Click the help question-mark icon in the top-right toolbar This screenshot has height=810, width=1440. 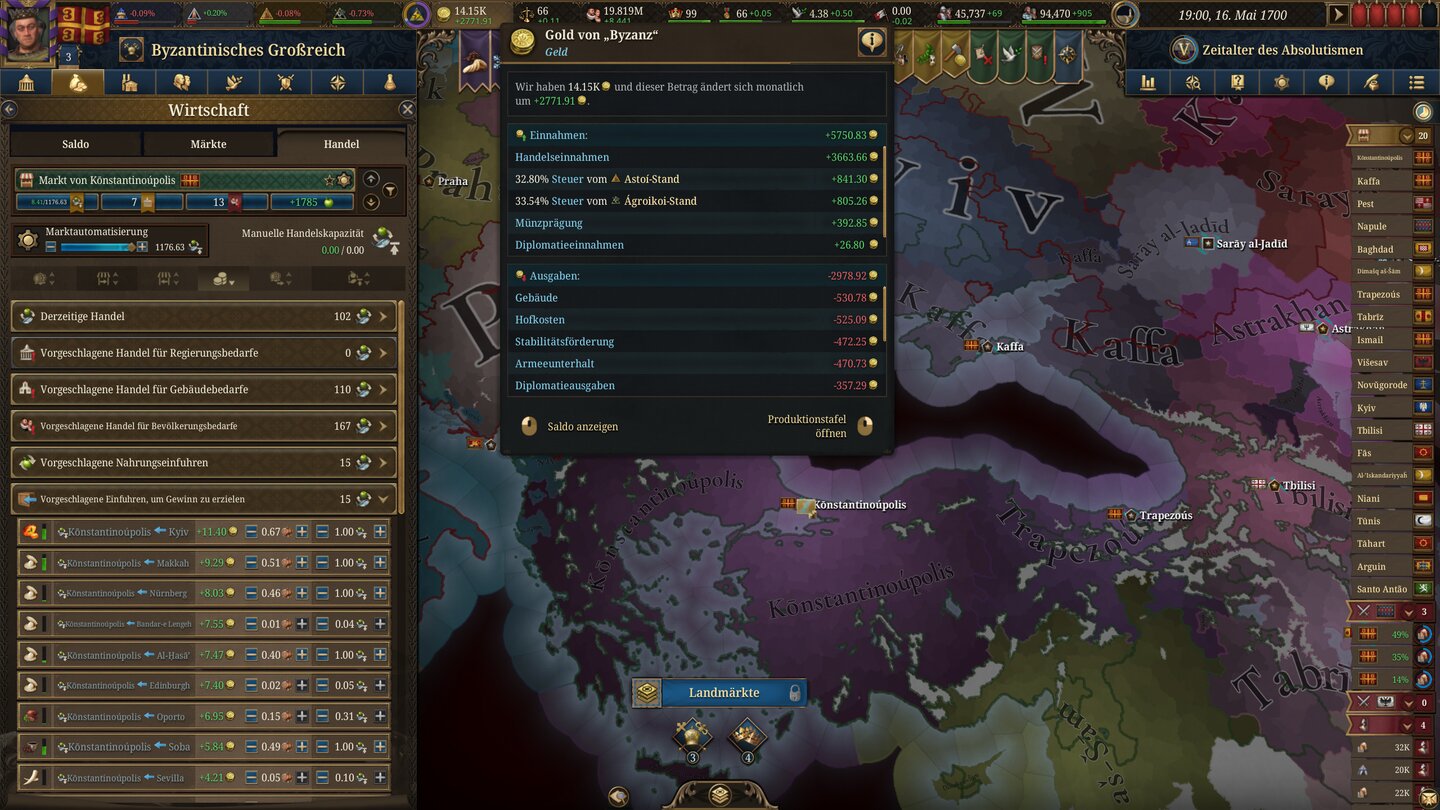coord(1238,82)
